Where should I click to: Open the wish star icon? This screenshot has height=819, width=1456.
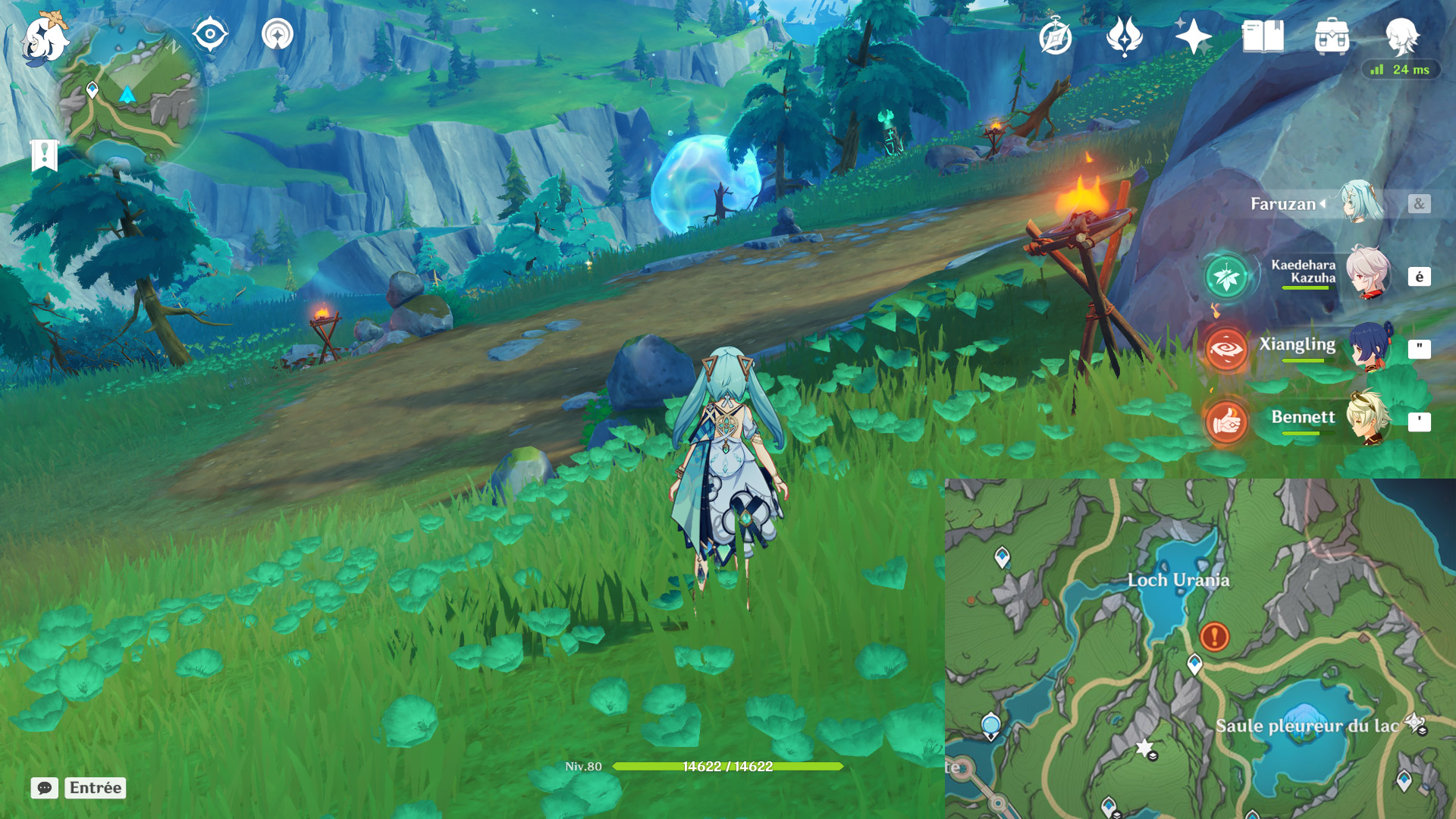(1193, 36)
